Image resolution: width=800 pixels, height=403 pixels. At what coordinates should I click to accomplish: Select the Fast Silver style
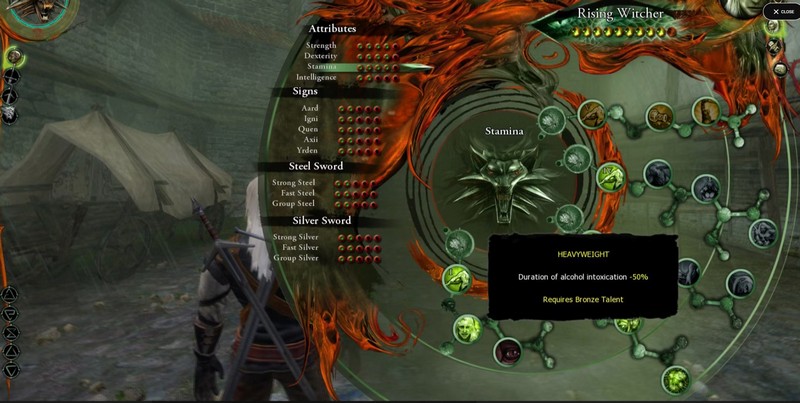298,247
